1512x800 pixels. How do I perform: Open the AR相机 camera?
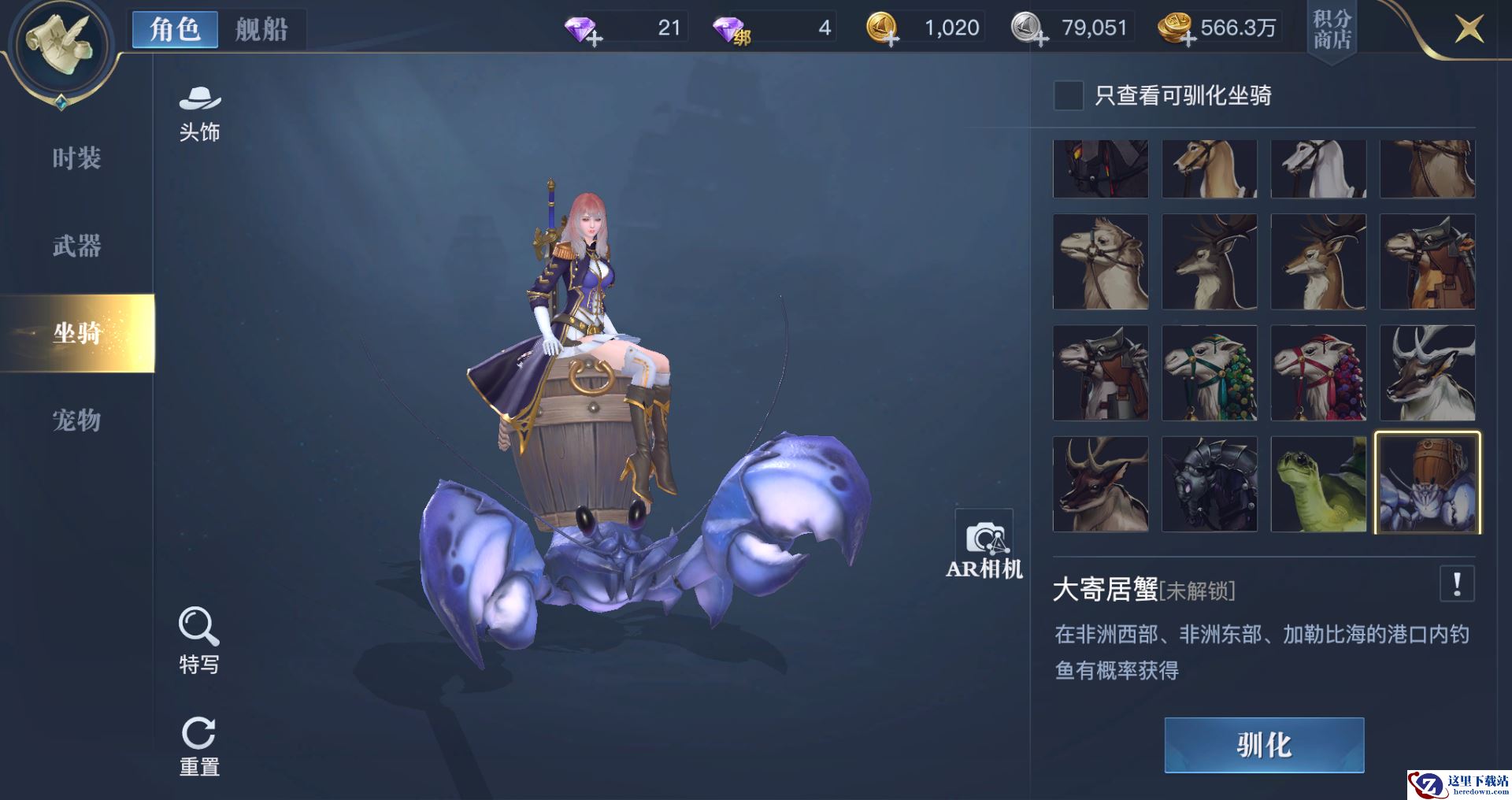[x=984, y=545]
